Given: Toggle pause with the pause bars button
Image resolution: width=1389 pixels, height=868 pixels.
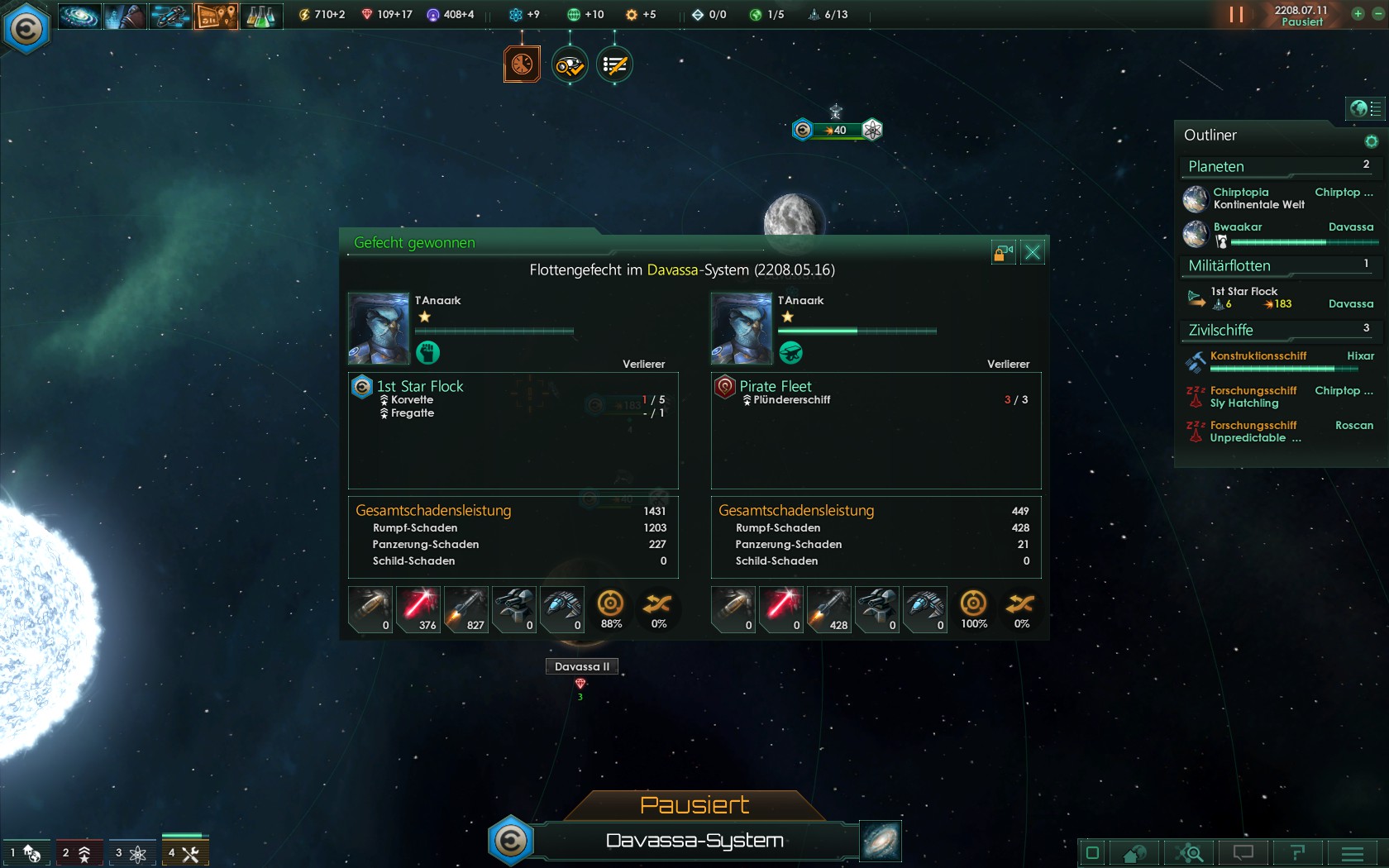Looking at the screenshot, I should [x=1236, y=15].
